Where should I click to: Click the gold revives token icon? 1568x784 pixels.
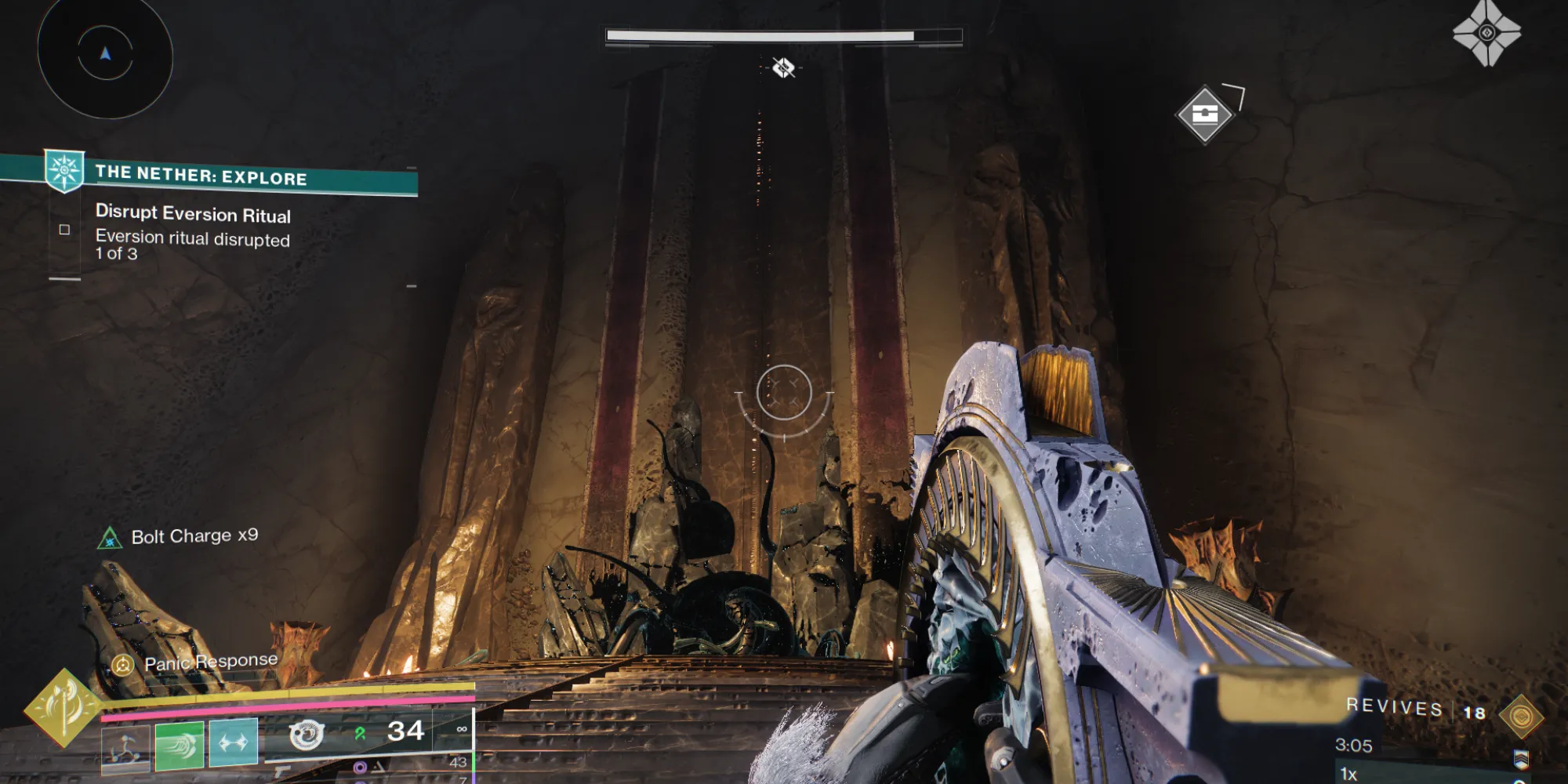click(1521, 717)
